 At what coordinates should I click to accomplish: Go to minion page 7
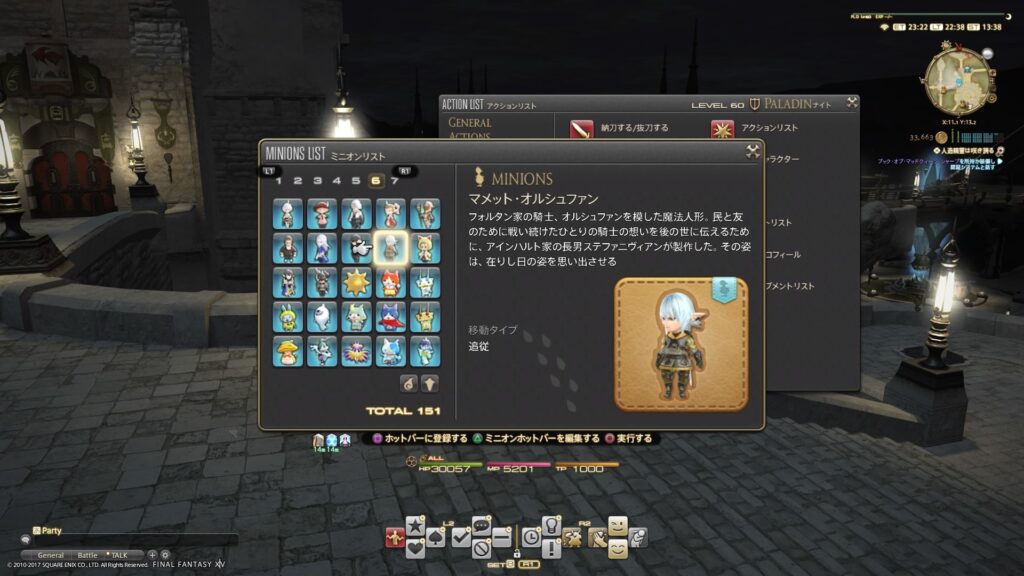[x=395, y=181]
